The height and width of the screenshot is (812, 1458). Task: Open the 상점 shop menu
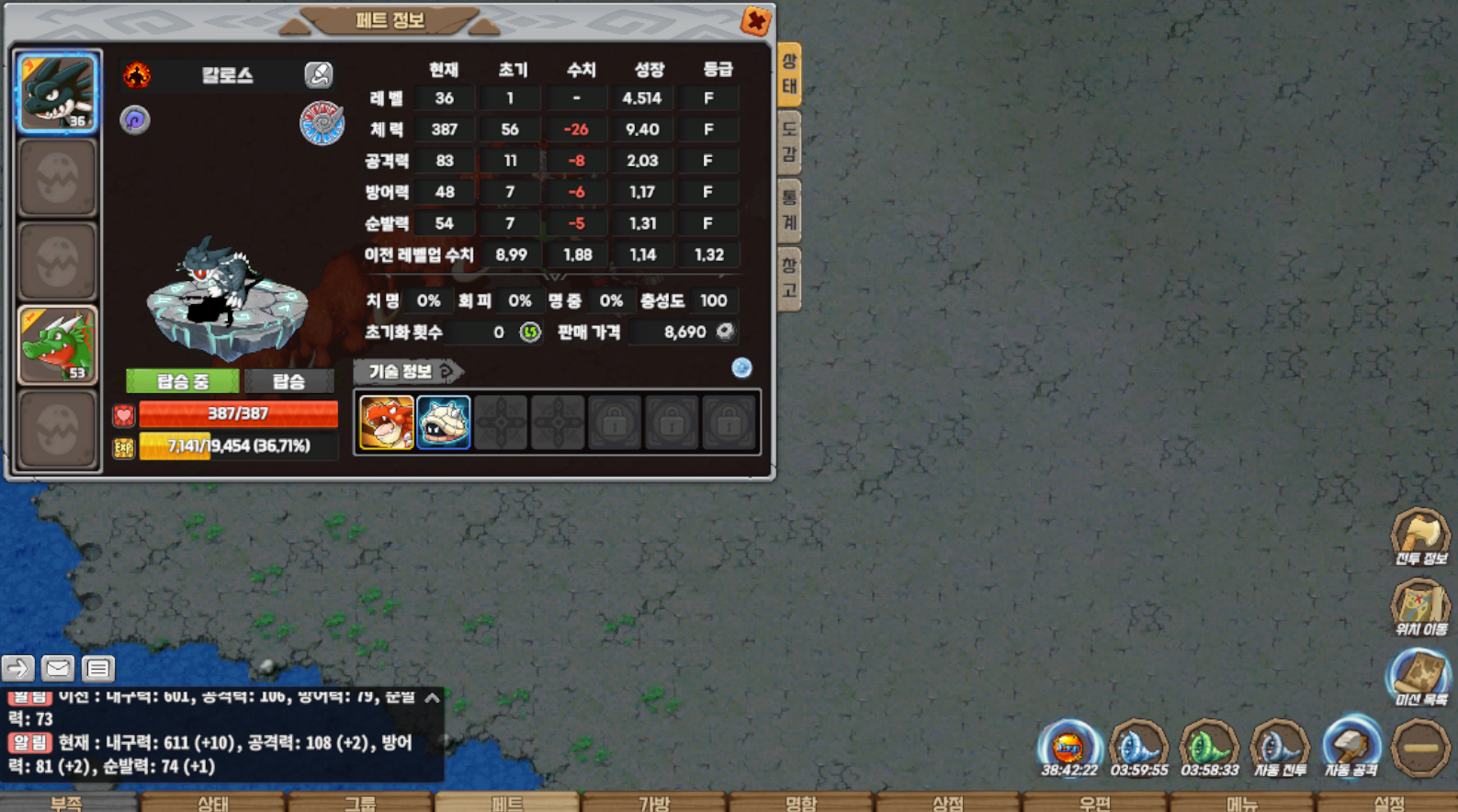948,803
